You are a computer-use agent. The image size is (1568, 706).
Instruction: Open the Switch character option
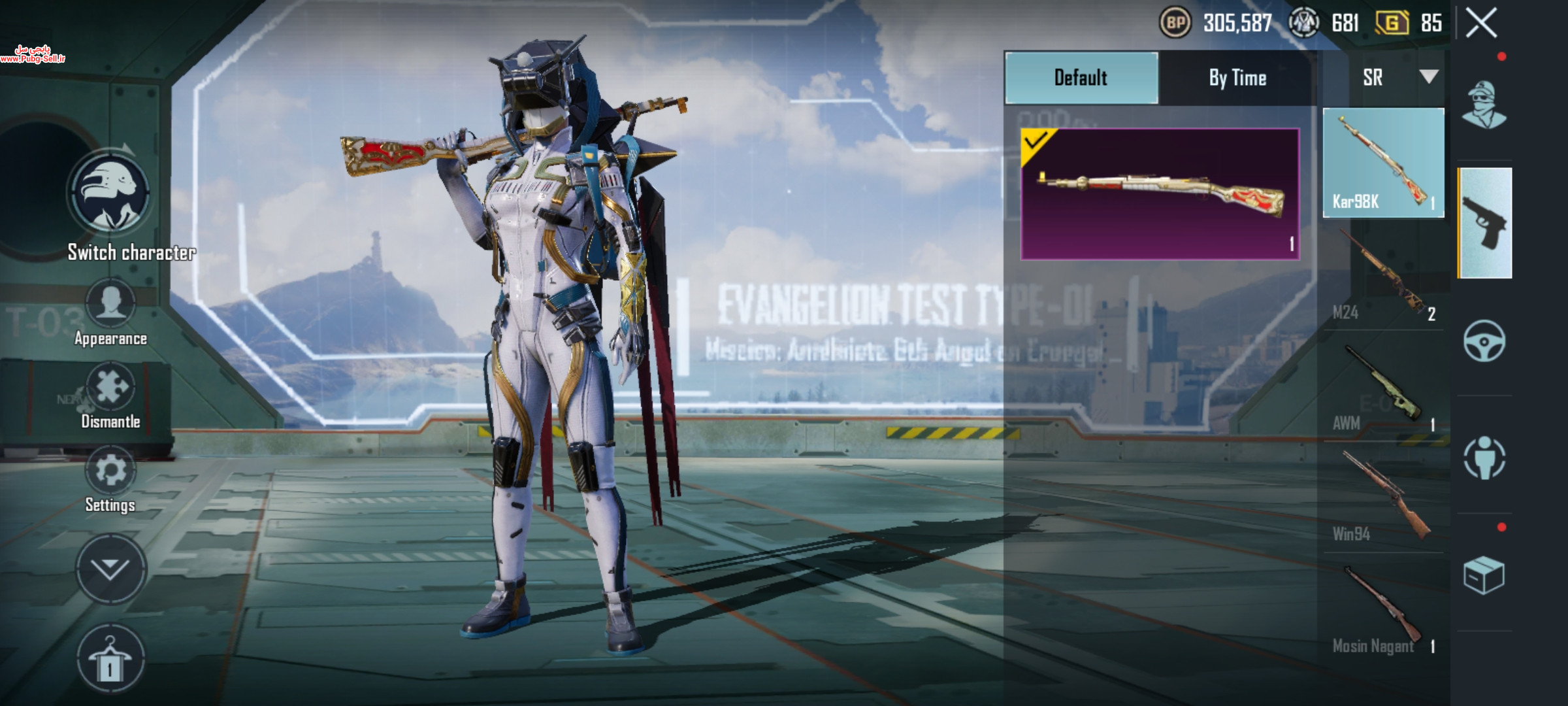pyautogui.click(x=110, y=194)
